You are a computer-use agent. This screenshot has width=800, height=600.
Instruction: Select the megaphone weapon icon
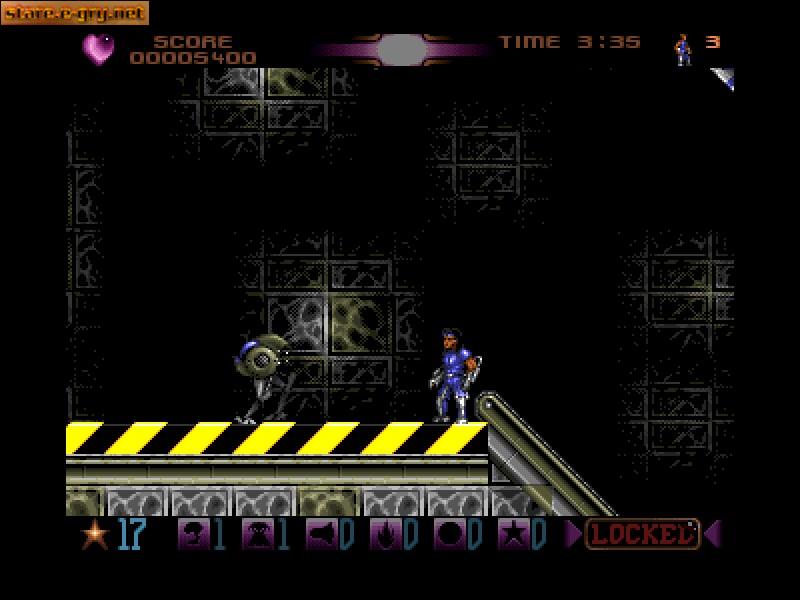[320, 534]
